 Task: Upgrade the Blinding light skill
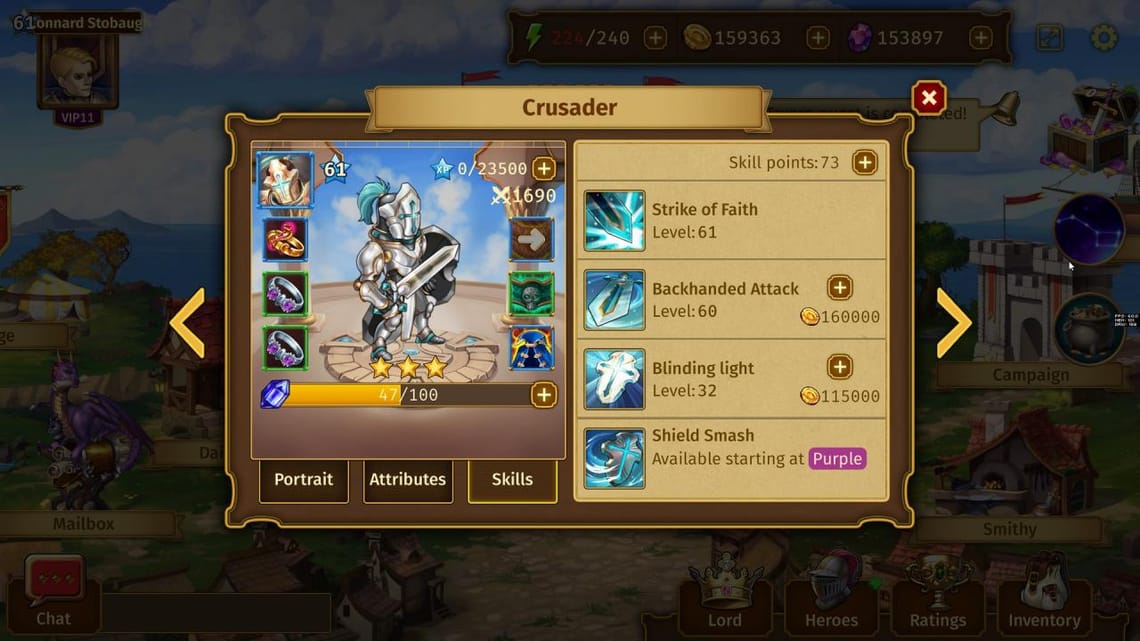pos(840,367)
